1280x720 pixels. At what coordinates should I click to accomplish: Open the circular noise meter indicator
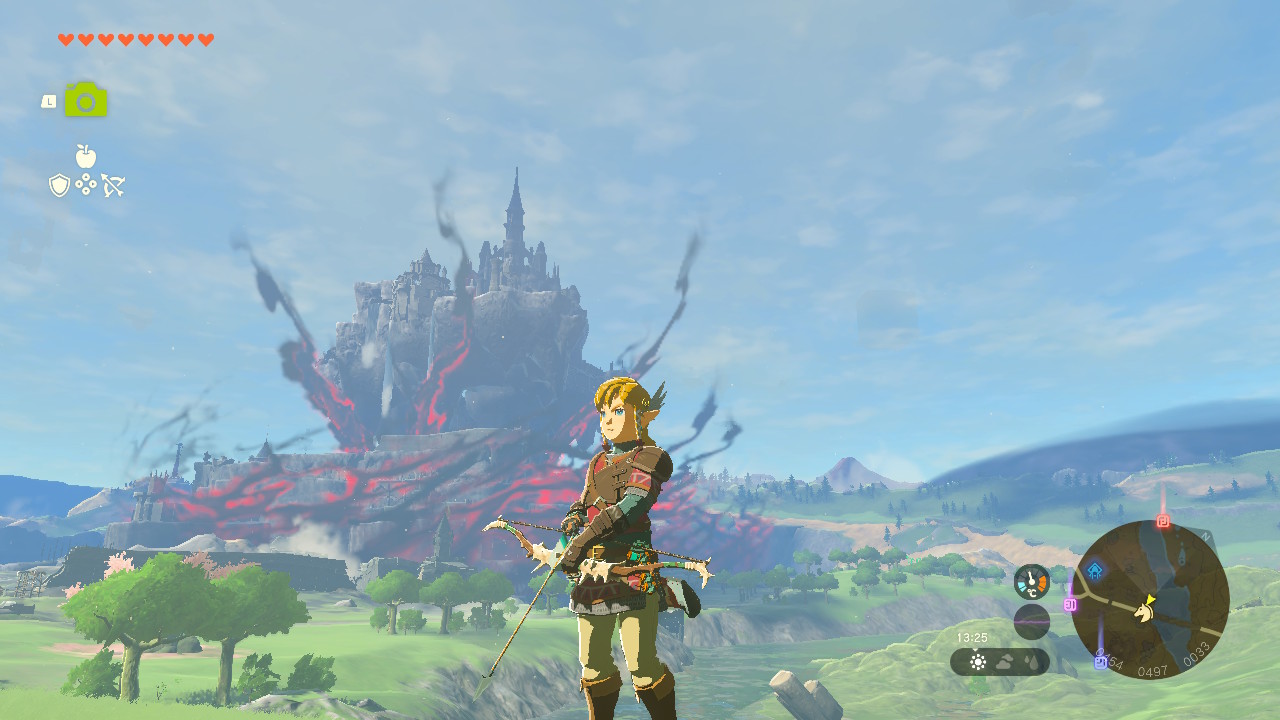click(x=1032, y=620)
